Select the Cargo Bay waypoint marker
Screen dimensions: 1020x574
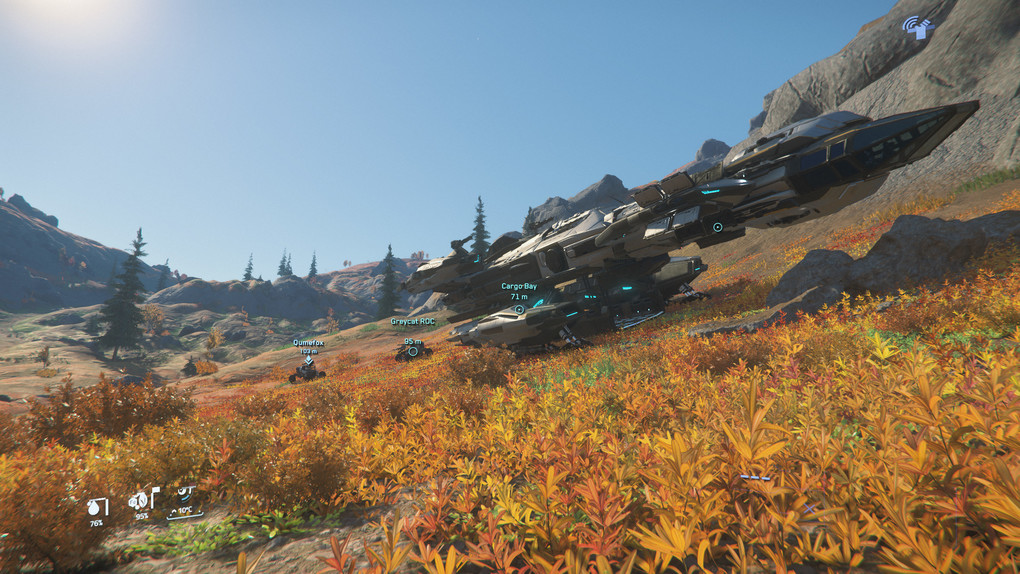[x=519, y=309]
